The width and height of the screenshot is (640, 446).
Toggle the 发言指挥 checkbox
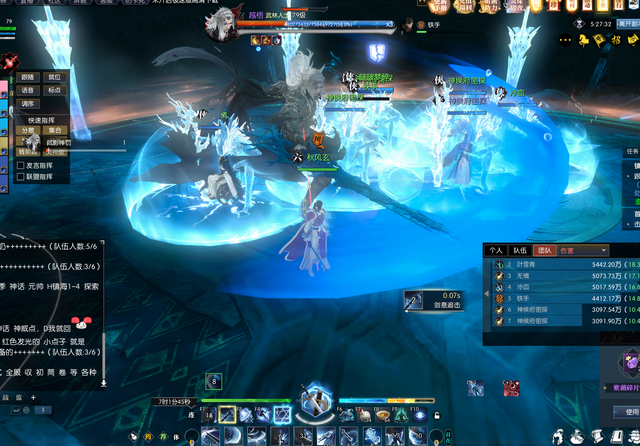click(x=21, y=165)
